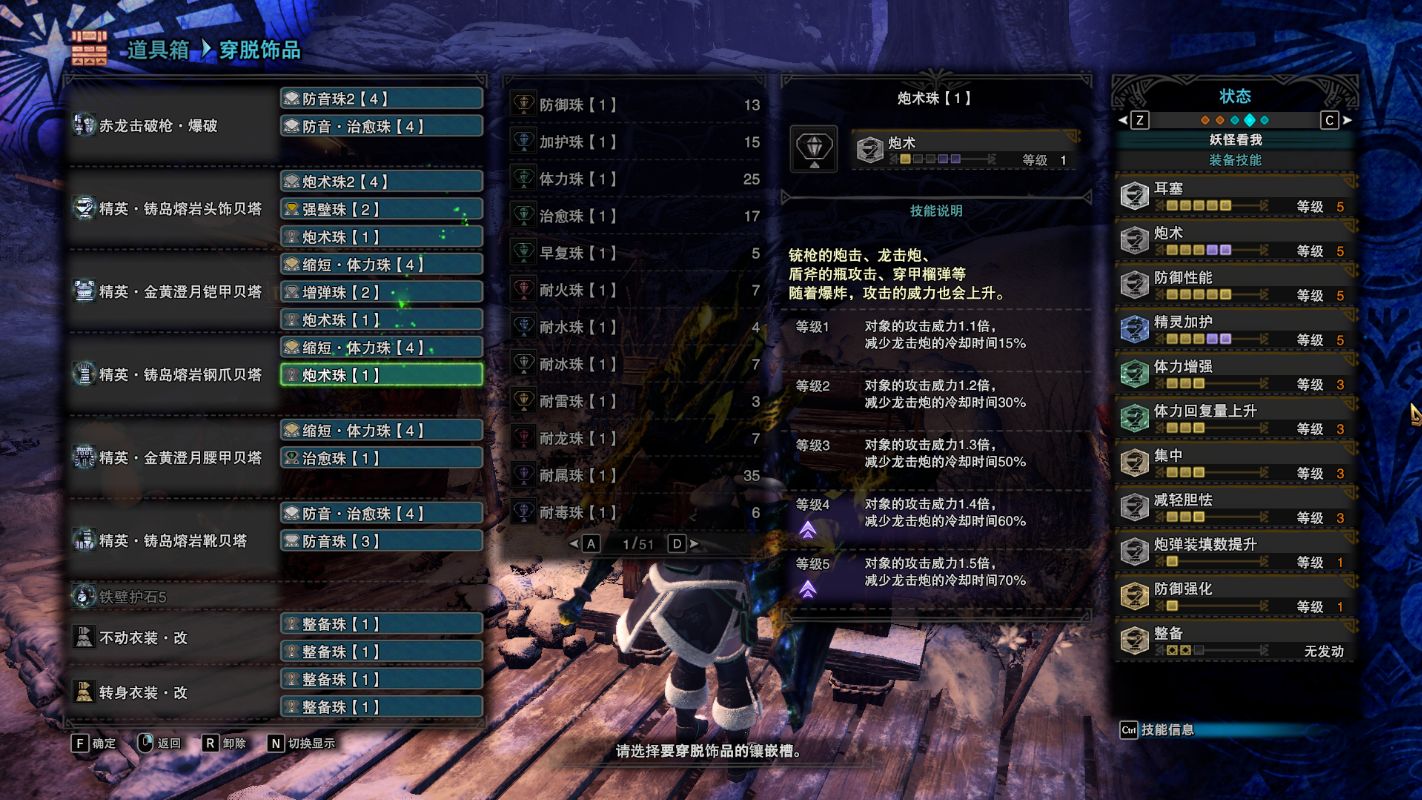Select the 赤龙击破枪·爆破 weapon row
This screenshot has height=800, width=1422.
click(172, 126)
